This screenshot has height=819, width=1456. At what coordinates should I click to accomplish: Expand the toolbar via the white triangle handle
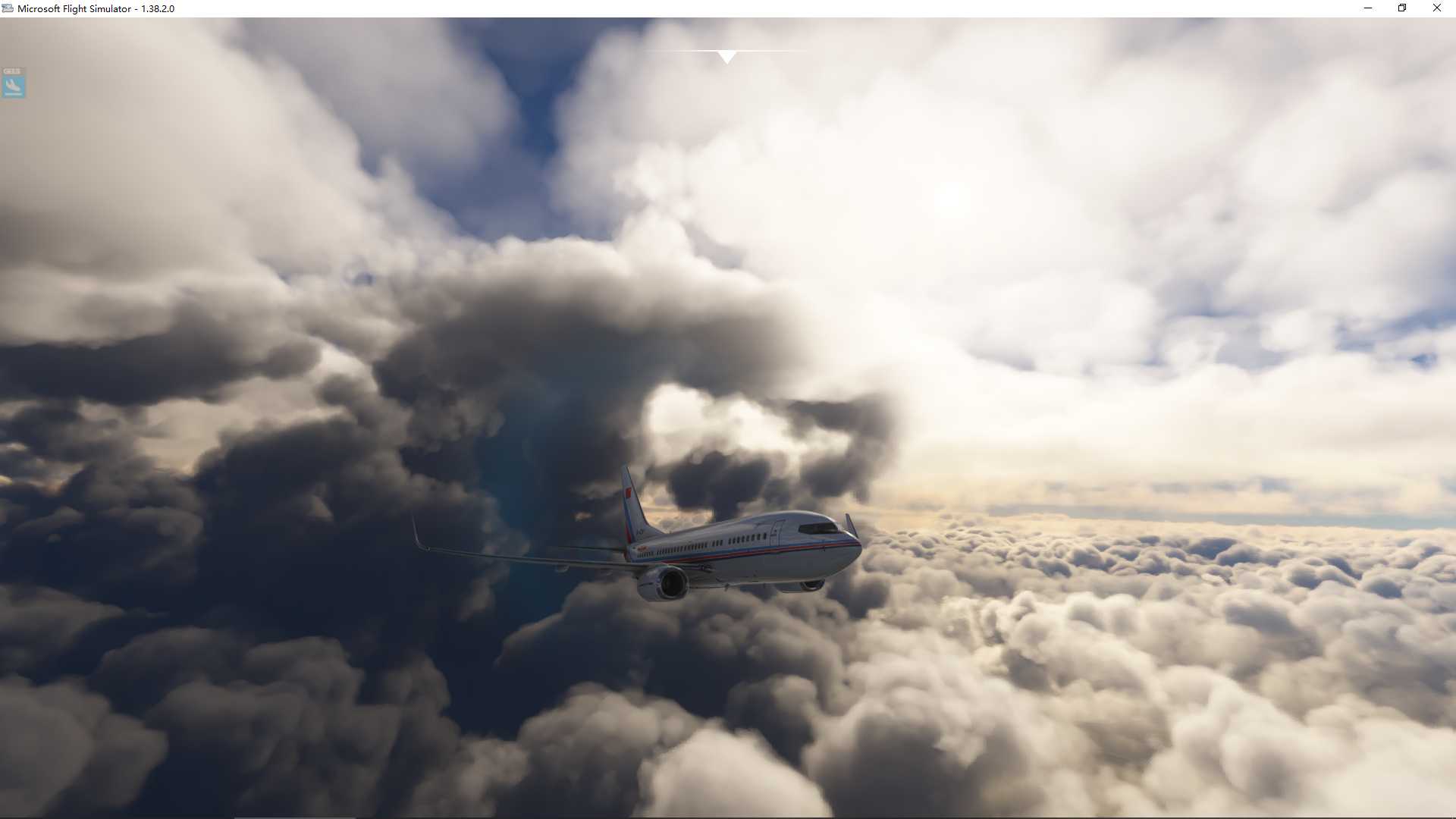point(726,57)
